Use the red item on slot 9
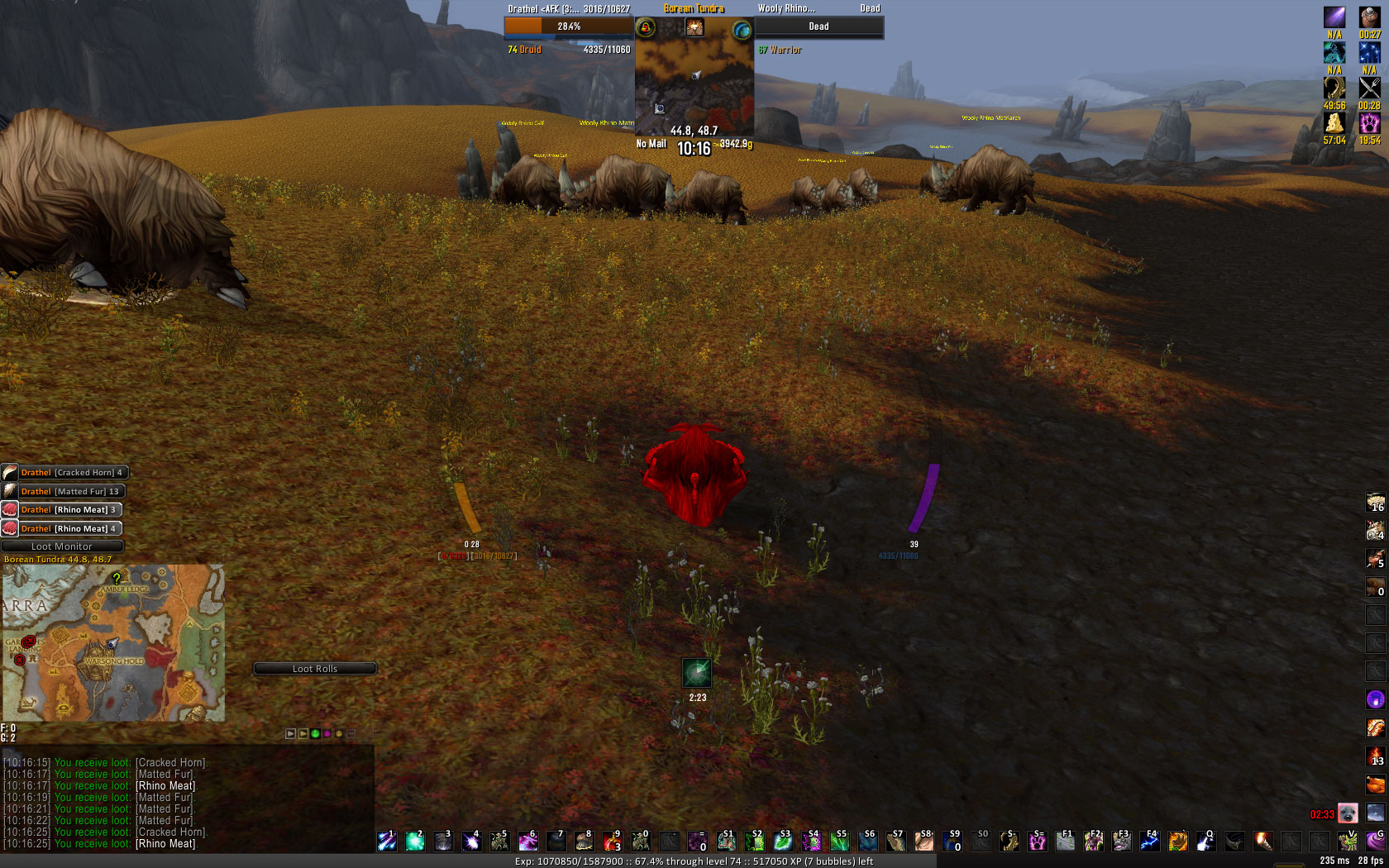This screenshot has width=1389, height=868. coord(612,842)
